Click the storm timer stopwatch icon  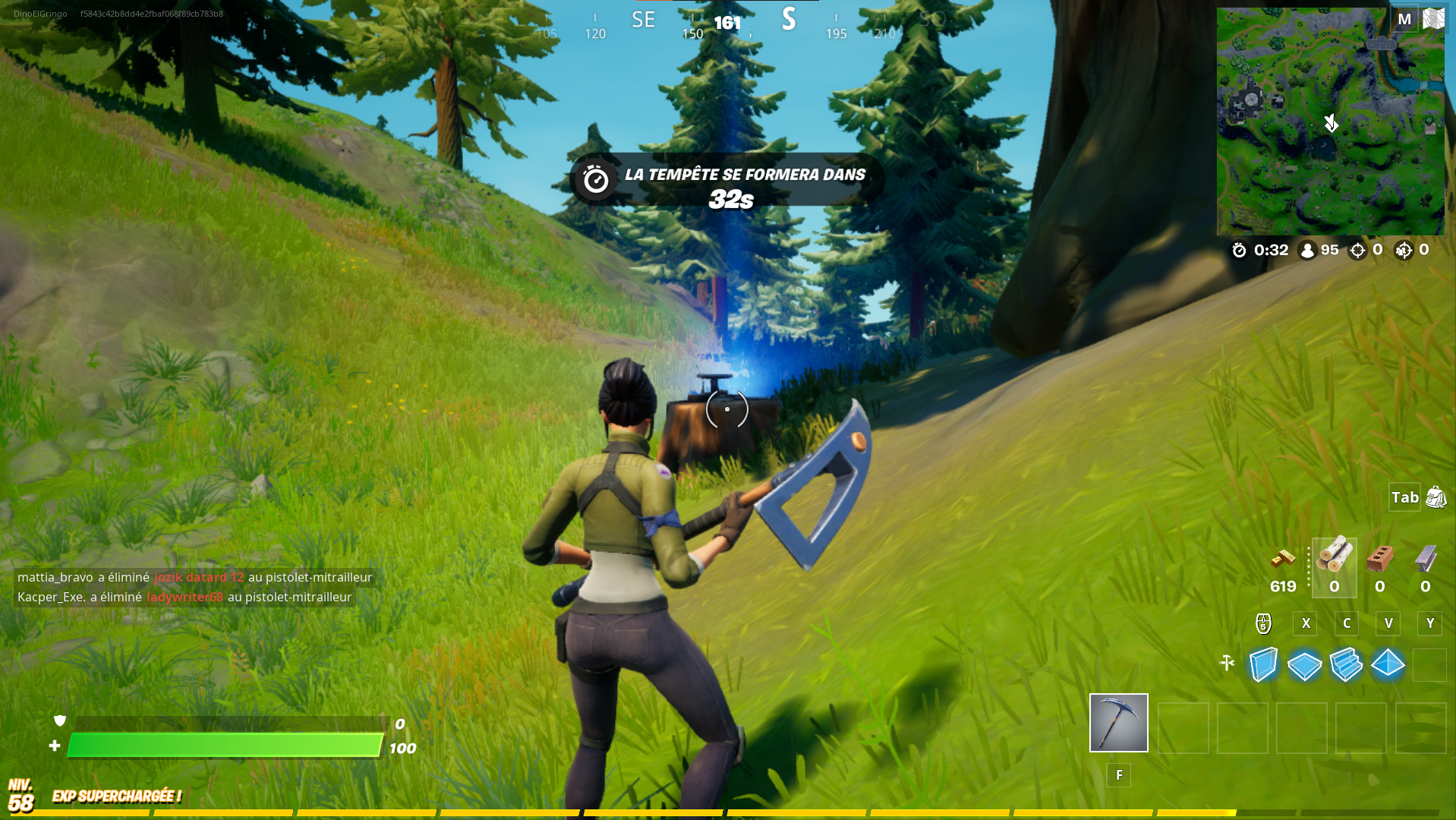1239,250
